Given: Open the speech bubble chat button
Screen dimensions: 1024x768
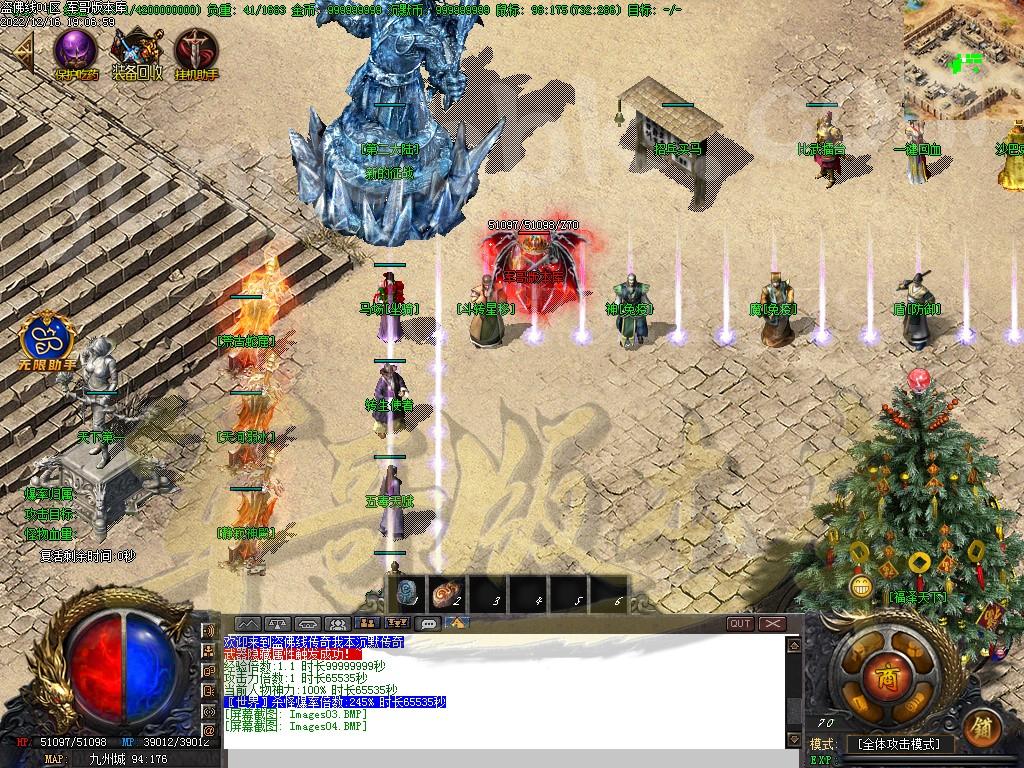Looking at the screenshot, I should pos(429,623).
